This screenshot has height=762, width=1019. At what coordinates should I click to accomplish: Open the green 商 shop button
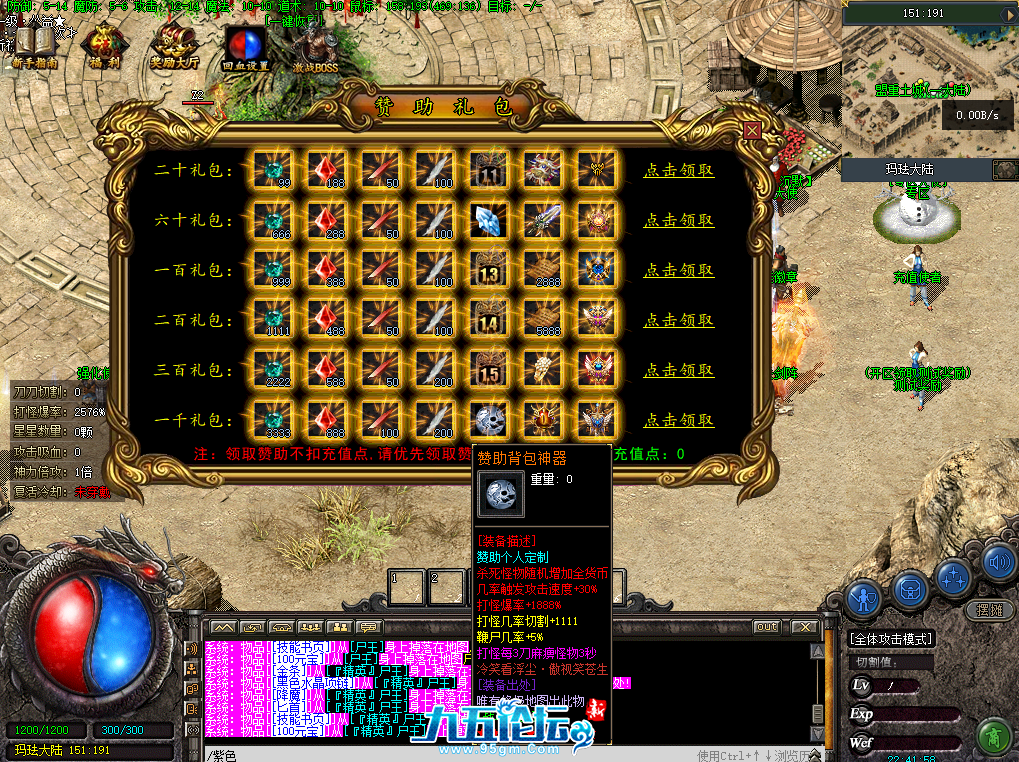[x=992, y=737]
